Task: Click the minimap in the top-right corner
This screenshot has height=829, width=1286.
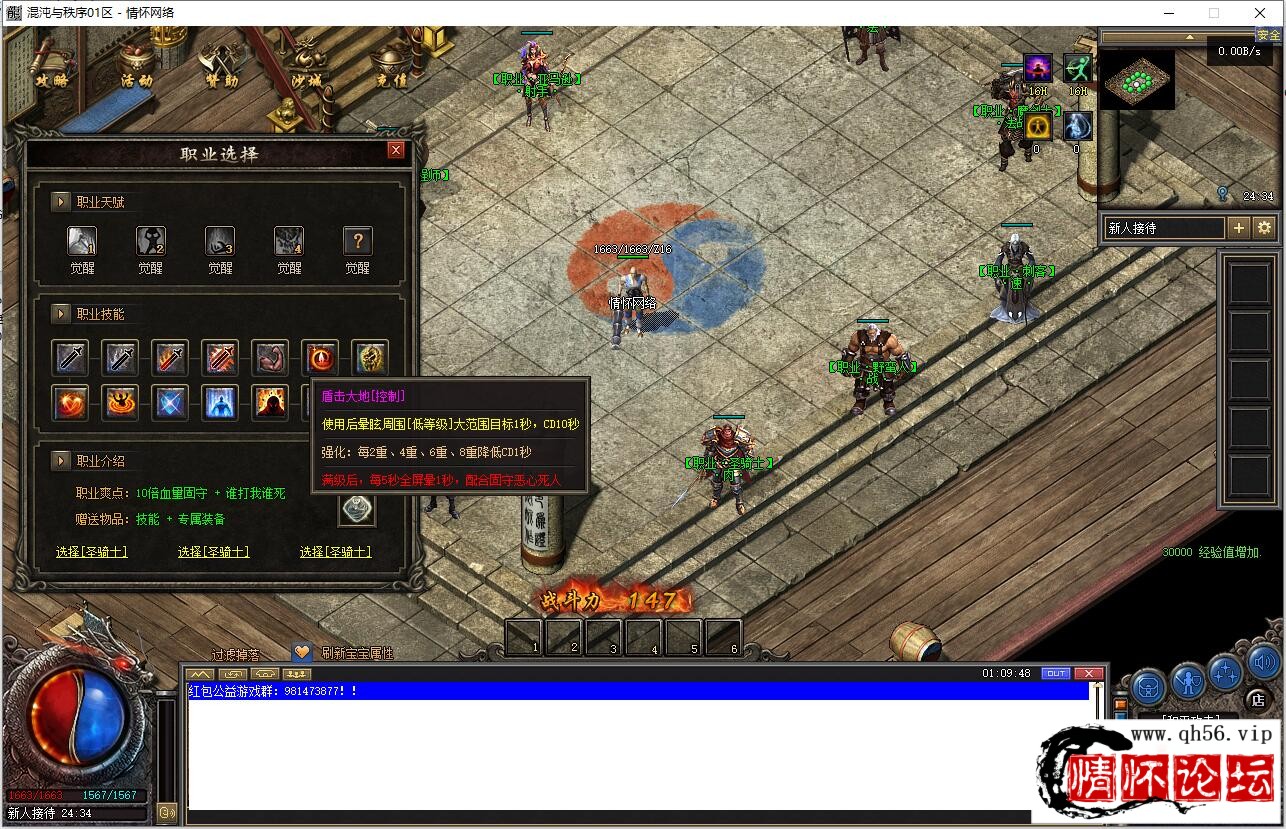Action: [1136, 80]
